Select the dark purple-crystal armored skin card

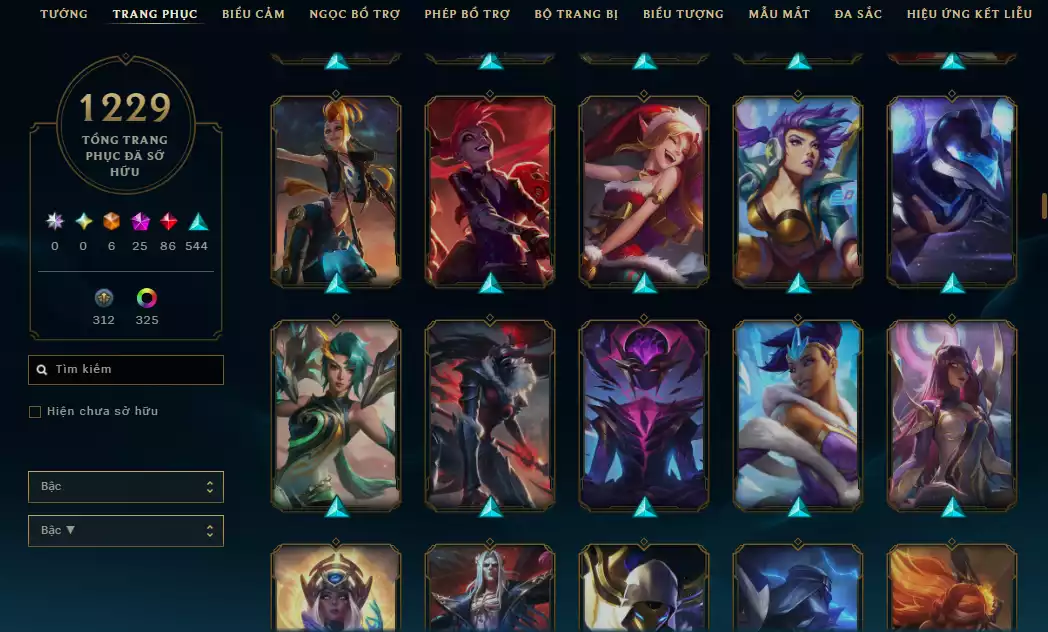(x=644, y=414)
